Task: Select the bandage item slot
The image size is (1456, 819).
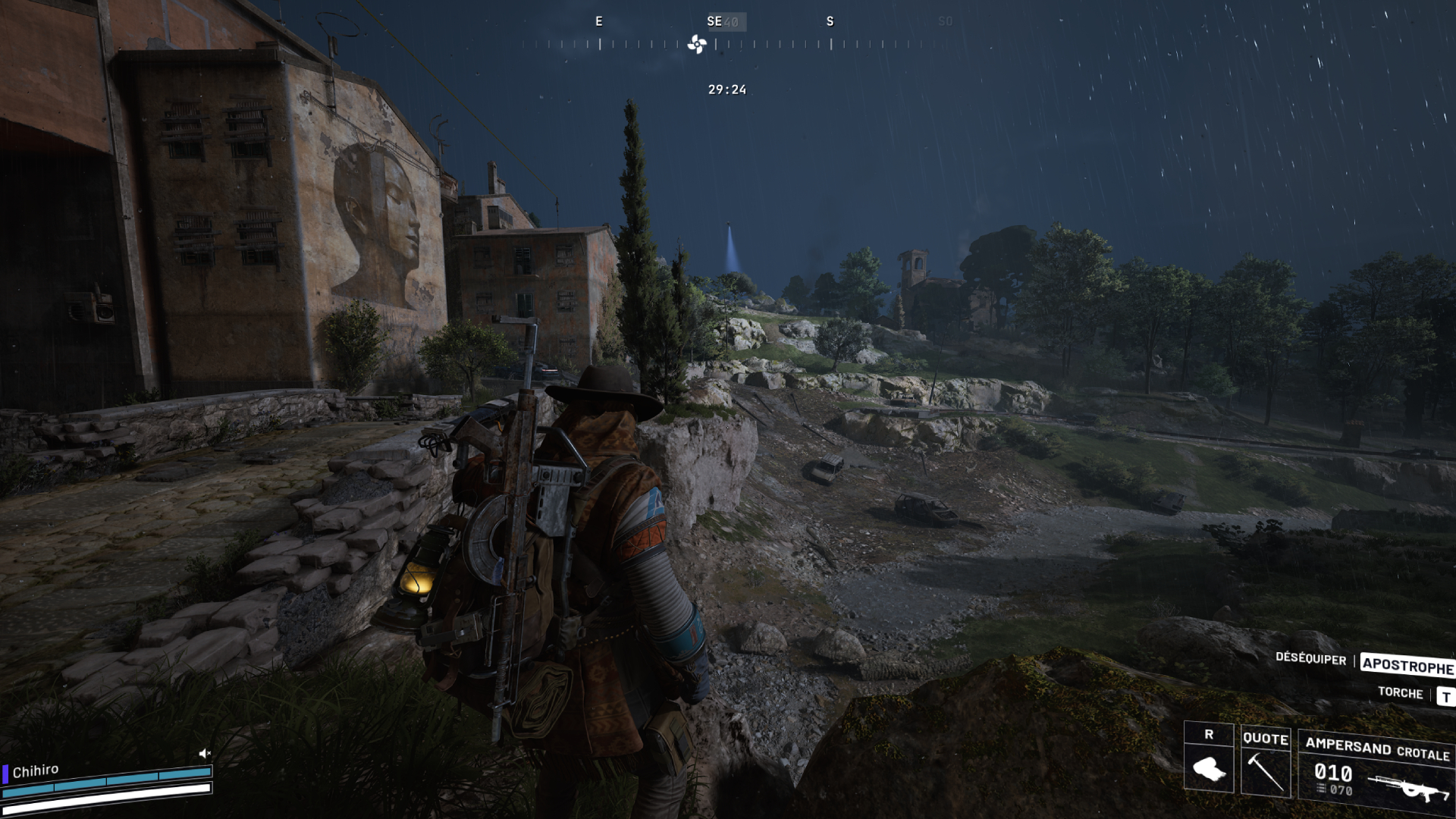Action: [x=1209, y=767]
